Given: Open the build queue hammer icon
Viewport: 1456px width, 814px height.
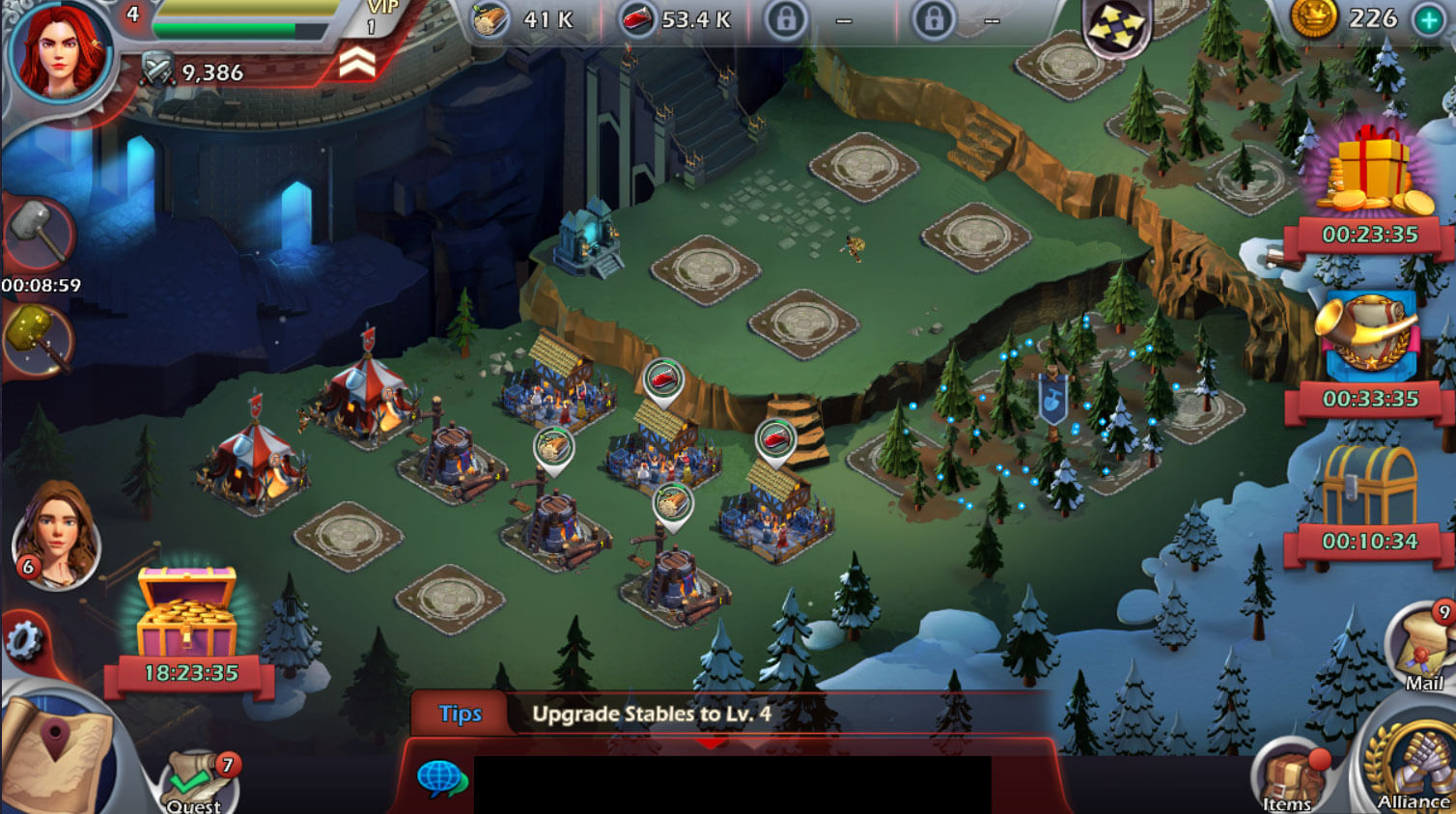Looking at the screenshot, I should (41, 239).
